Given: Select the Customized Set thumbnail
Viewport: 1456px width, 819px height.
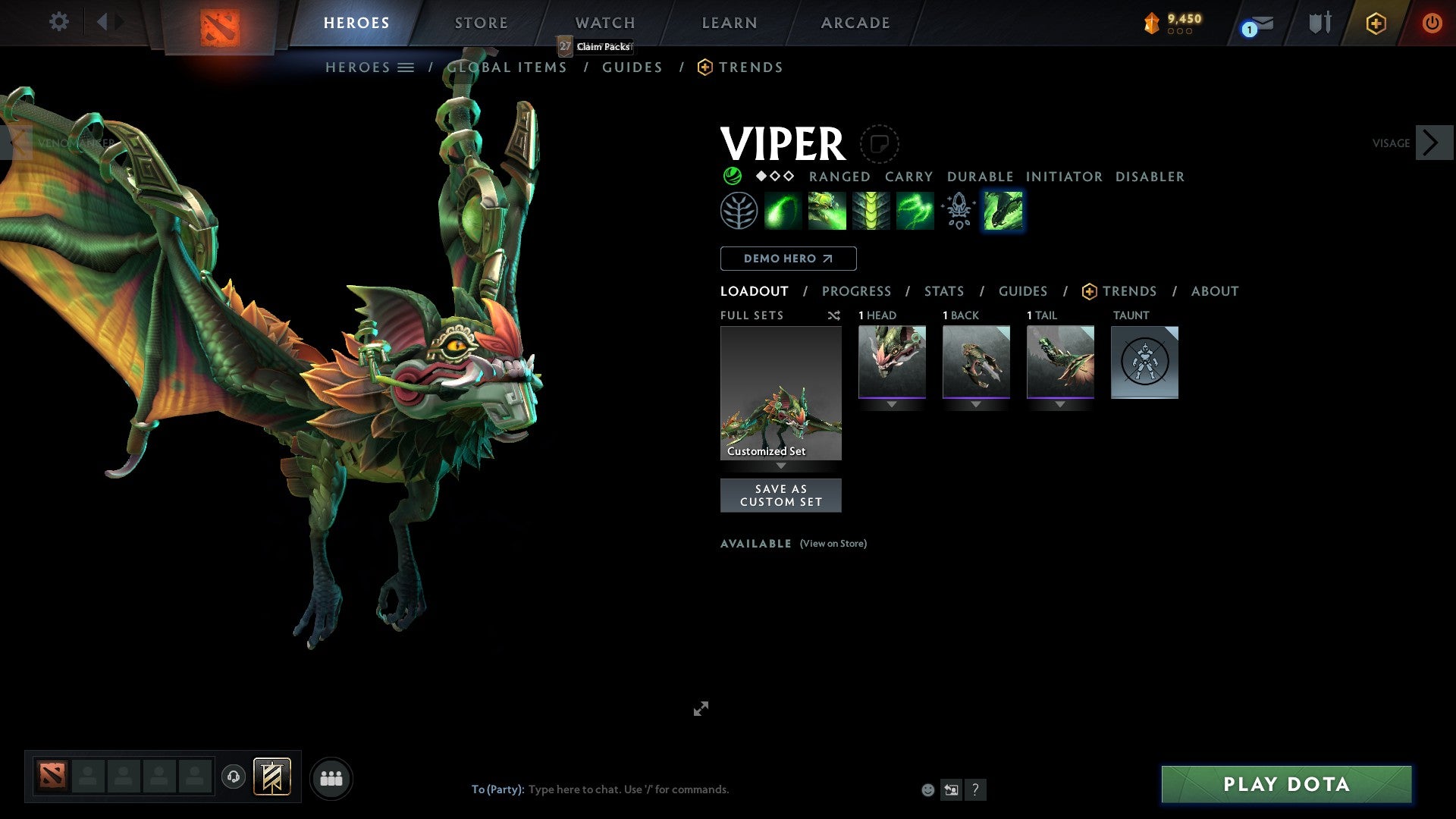Looking at the screenshot, I should (x=781, y=392).
